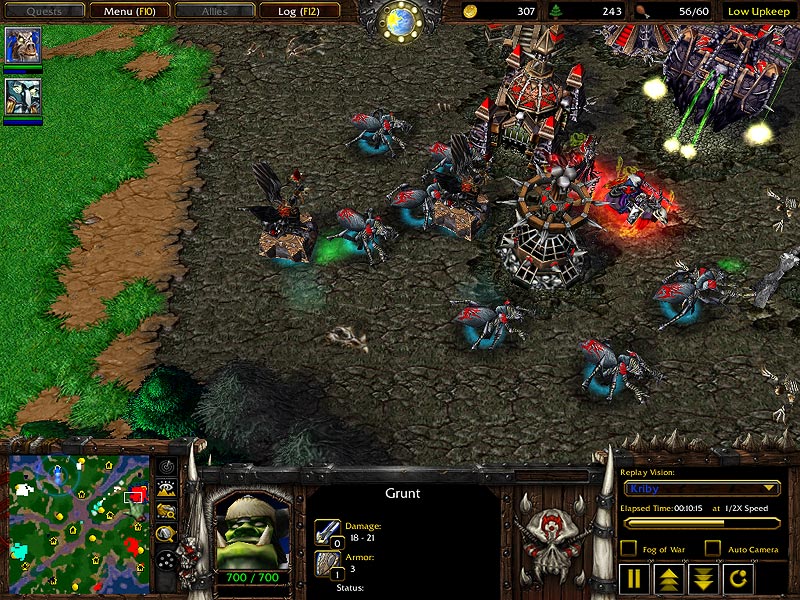
Task: Open the Menu (F10) button
Action: coord(129,11)
